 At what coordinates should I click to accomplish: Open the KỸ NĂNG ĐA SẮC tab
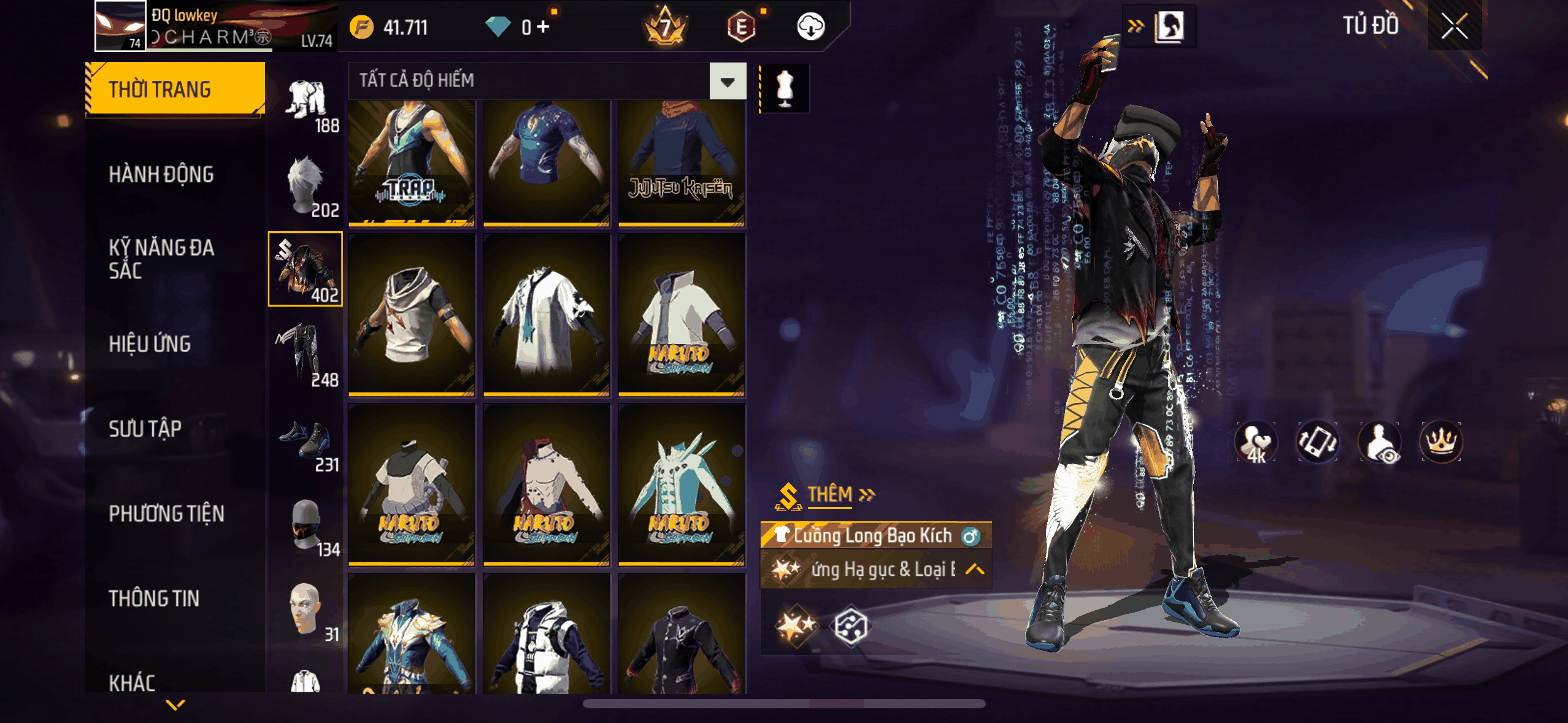161,259
